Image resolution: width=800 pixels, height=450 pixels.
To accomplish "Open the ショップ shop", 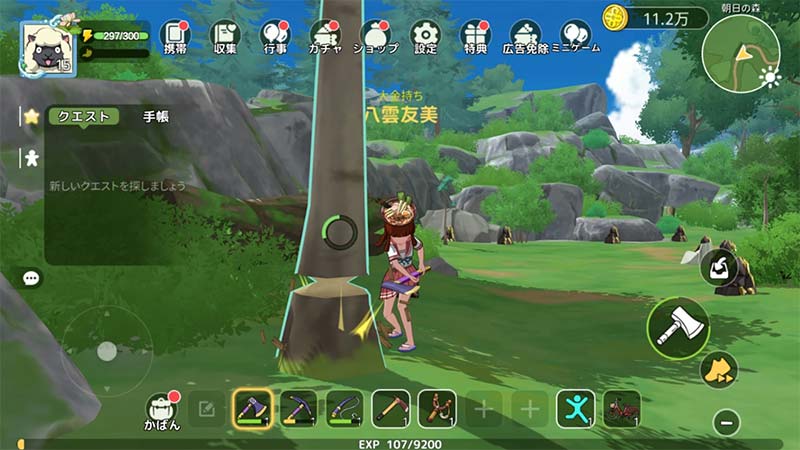I will point(375,36).
